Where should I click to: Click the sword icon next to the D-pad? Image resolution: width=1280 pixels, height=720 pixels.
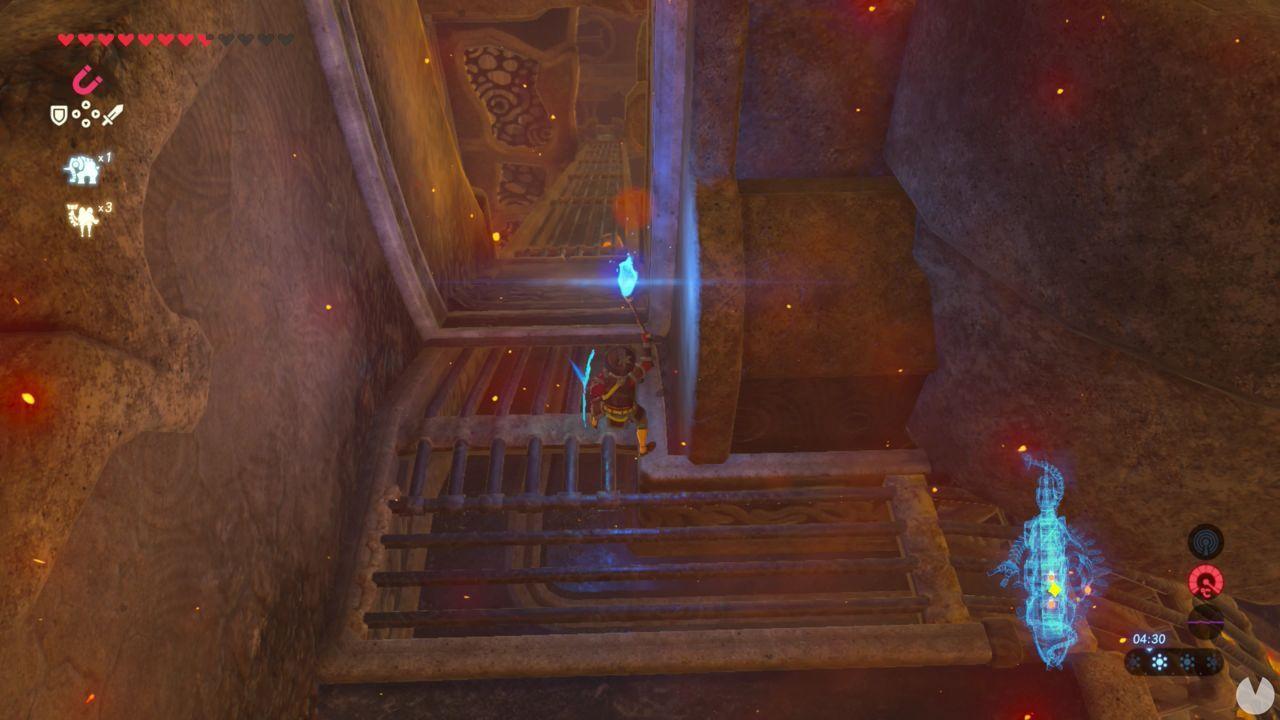coord(112,114)
